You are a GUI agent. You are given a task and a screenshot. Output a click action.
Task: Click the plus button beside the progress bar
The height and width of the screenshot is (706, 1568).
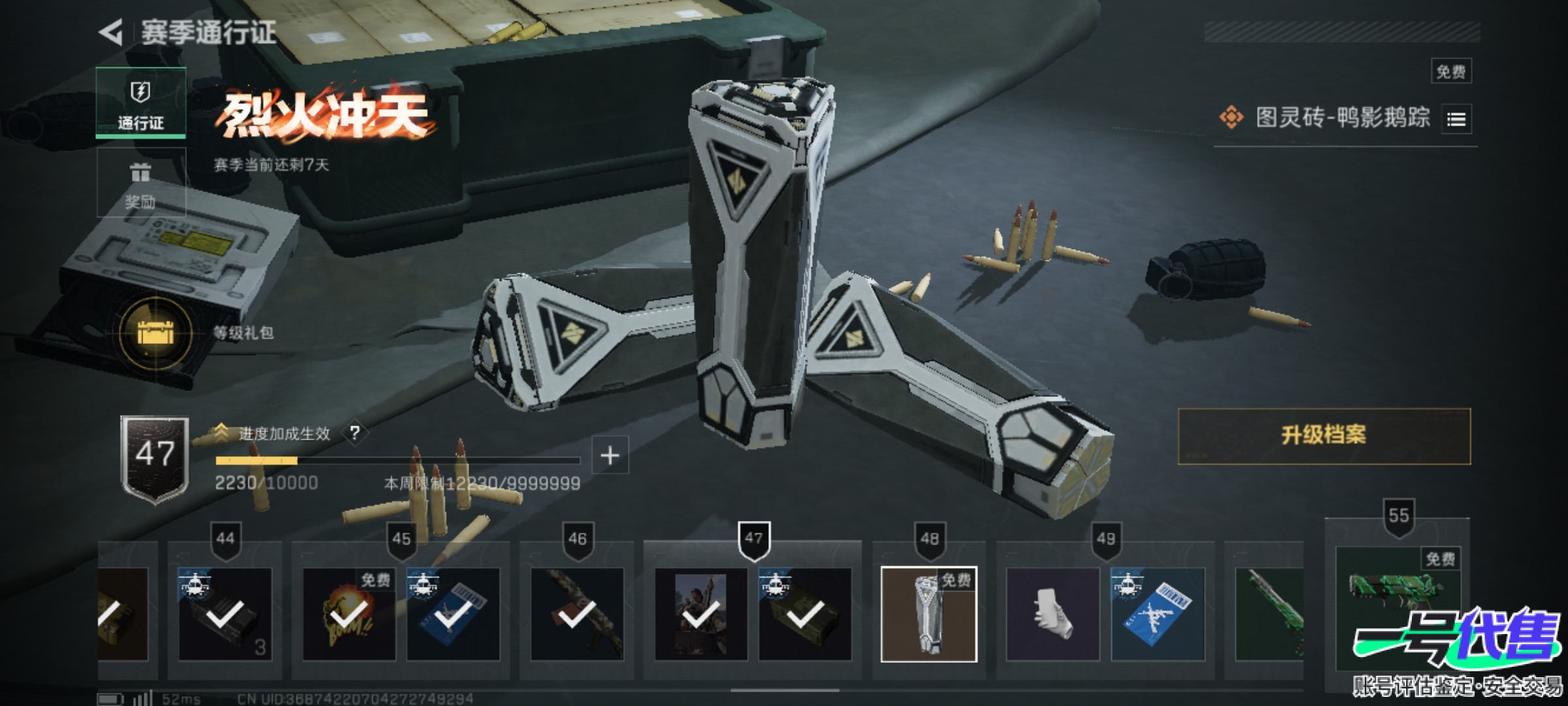click(x=610, y=455)
